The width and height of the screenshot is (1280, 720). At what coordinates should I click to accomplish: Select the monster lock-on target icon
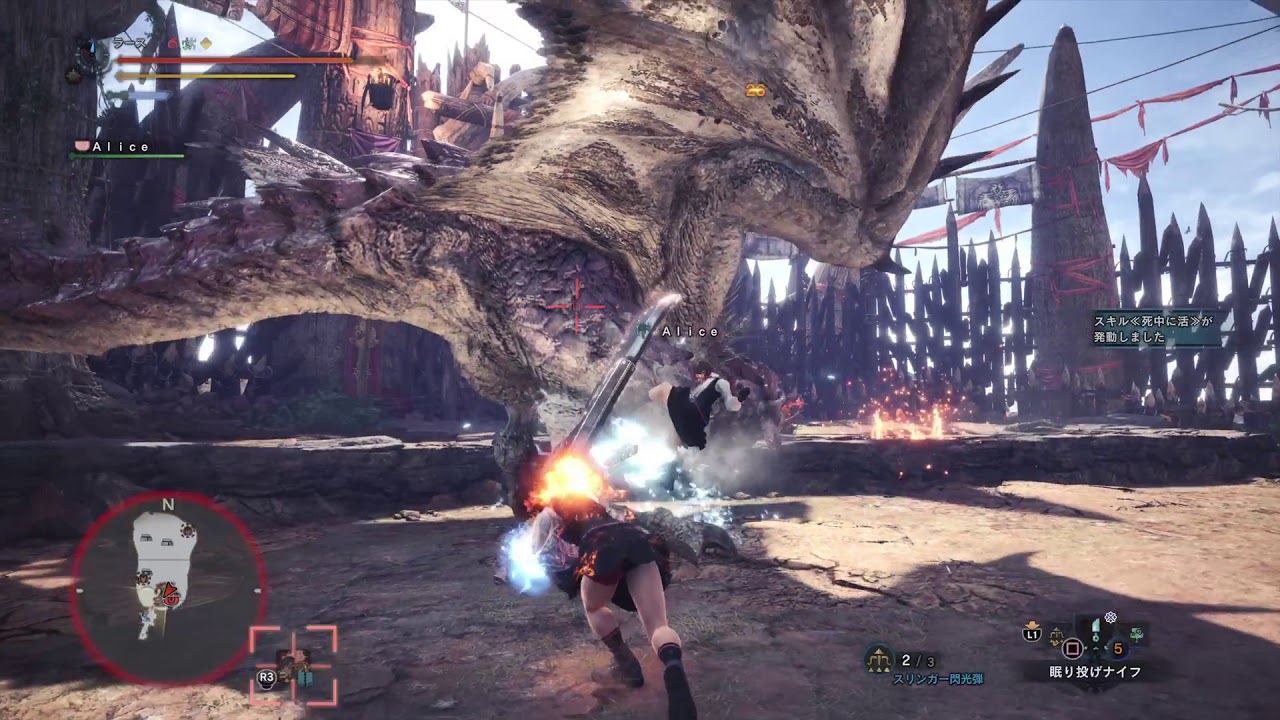click(x=293, y=664)
